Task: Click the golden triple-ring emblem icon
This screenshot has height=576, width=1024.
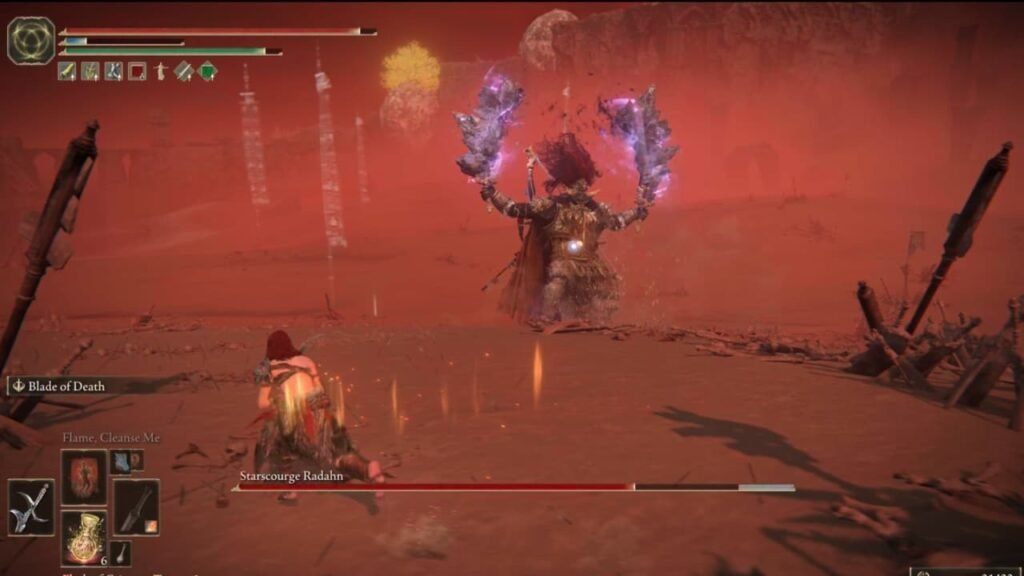Action: (31, 40)
